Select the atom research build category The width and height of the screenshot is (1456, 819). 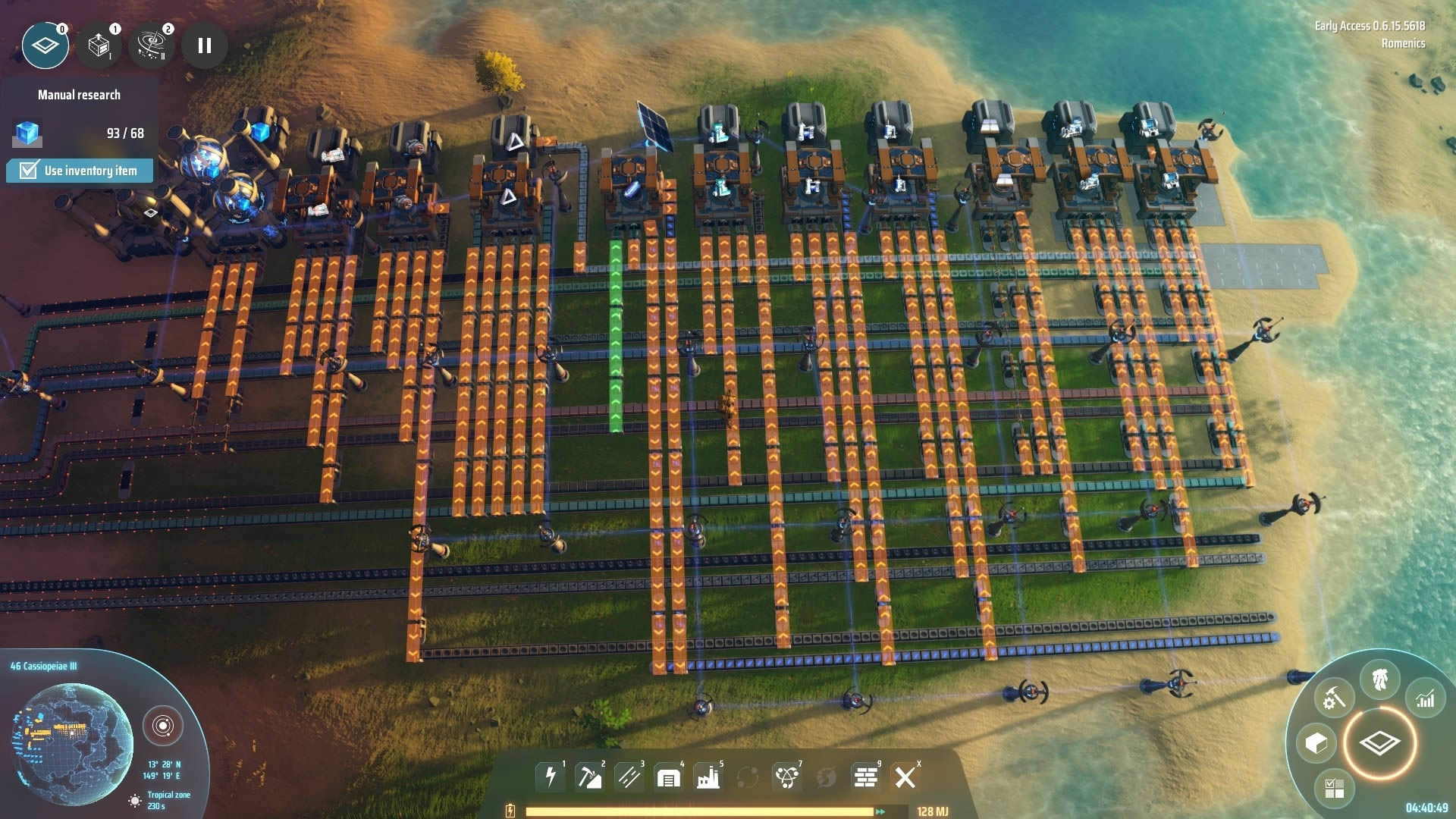(786, 777)
